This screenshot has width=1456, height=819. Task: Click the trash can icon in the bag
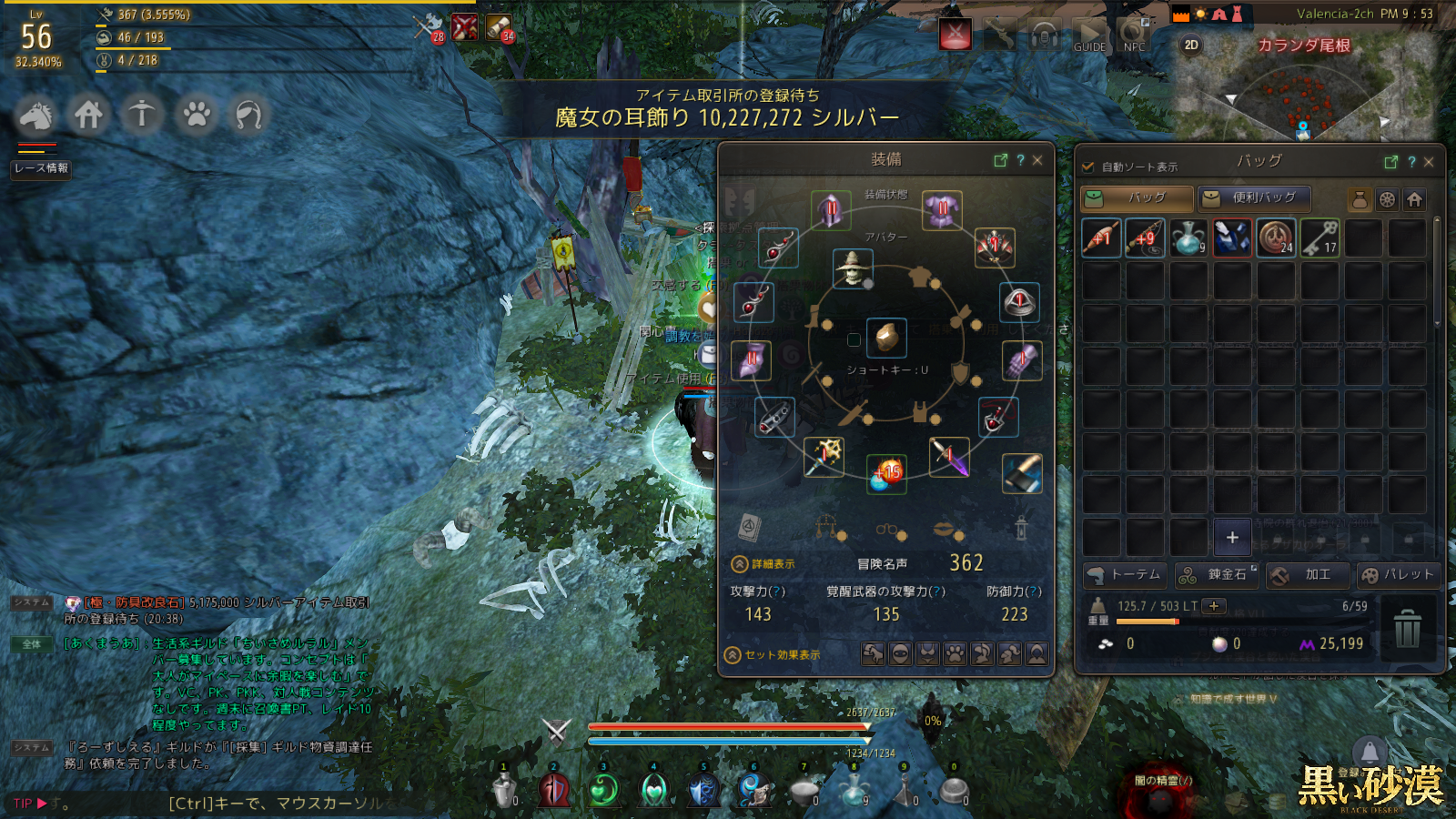coord(1407,628)
